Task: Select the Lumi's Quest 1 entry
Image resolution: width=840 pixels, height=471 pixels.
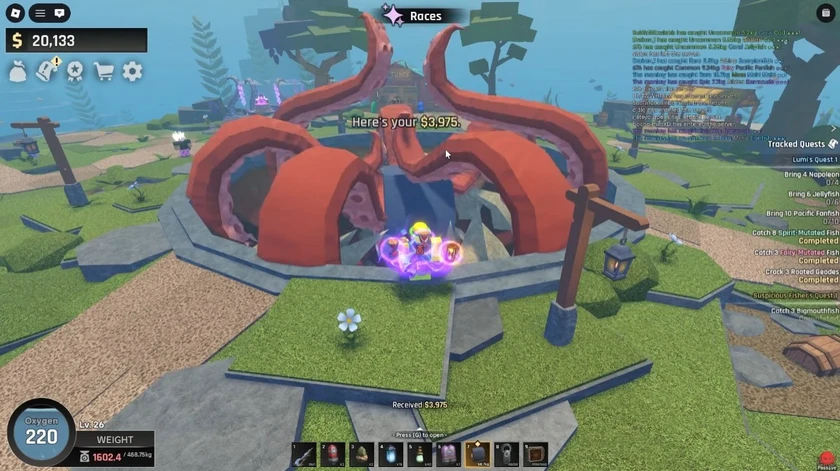Action: [x=811, y=159]
